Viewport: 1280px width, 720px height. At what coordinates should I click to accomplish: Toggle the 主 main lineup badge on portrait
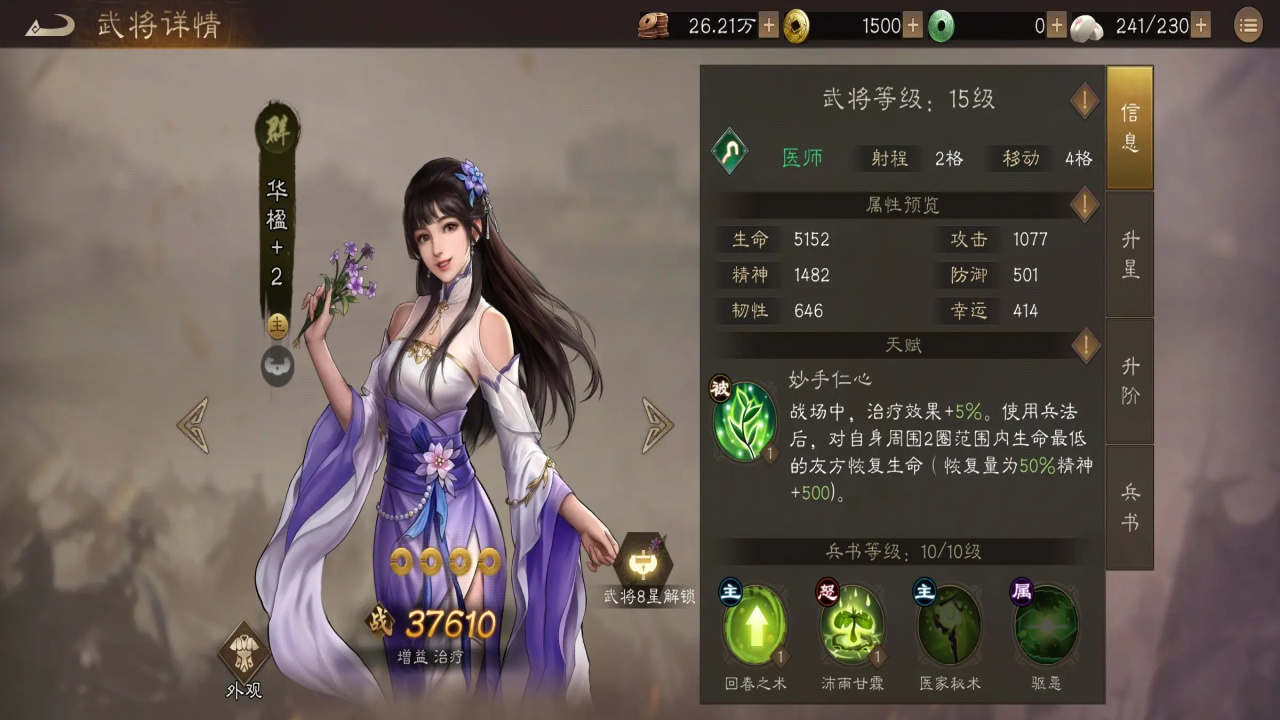pos(276,326)
